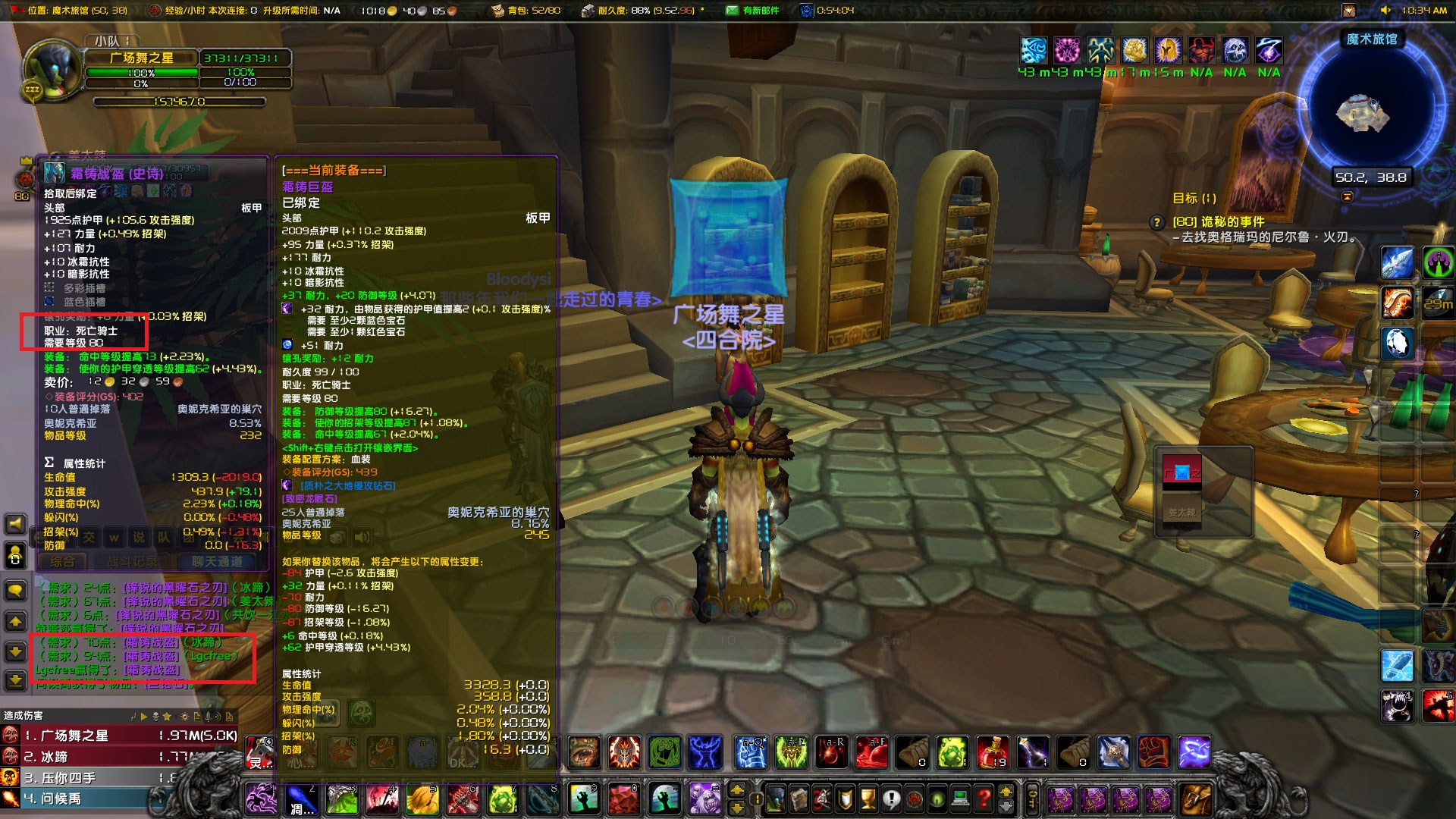Image resolution: width=1456 pixels, height=819 pixels.
Task: Click the new mail envelope icon in the top bar
Action: 733,11
